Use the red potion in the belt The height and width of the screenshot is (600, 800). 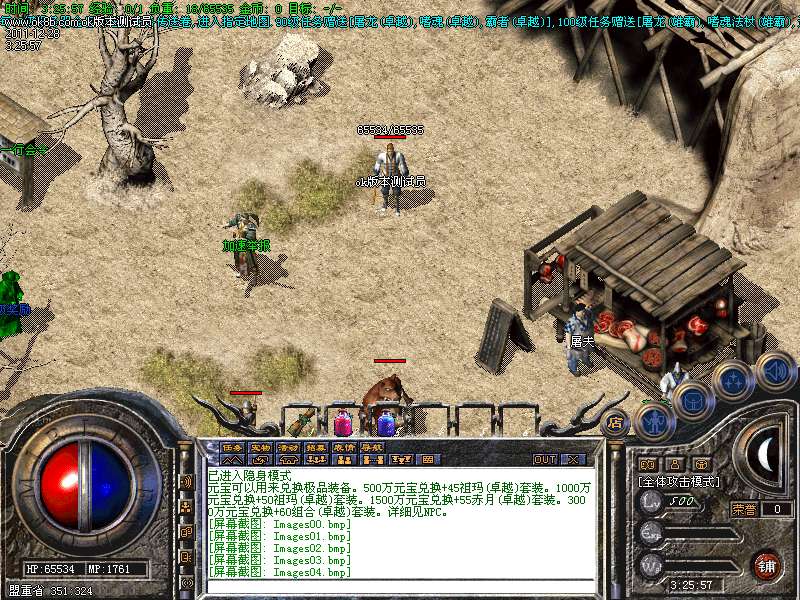click(x=344, y=422)
